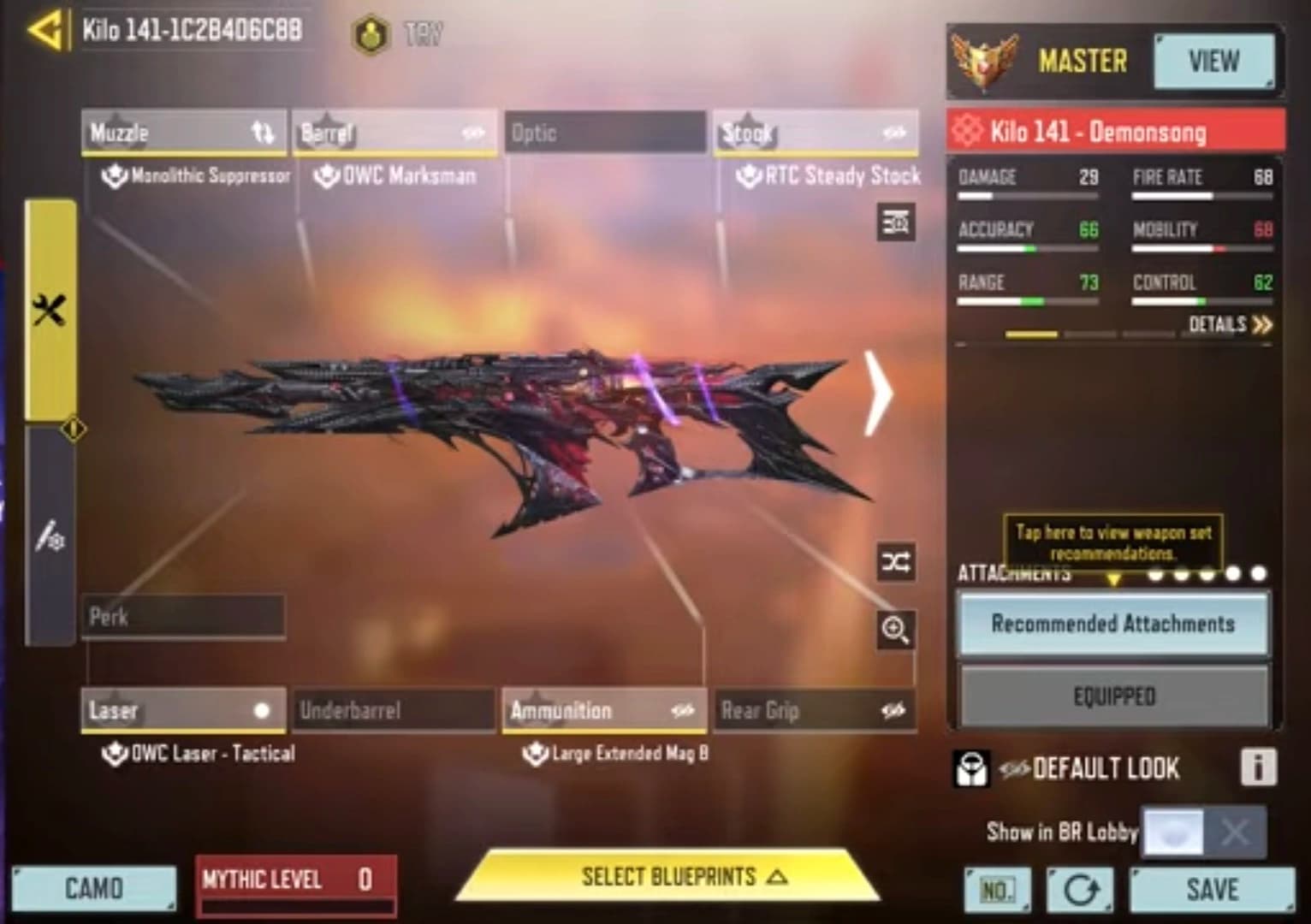The image size is (1311, 924).
Task: Open the CAMO menu
Action: [94, 888]
